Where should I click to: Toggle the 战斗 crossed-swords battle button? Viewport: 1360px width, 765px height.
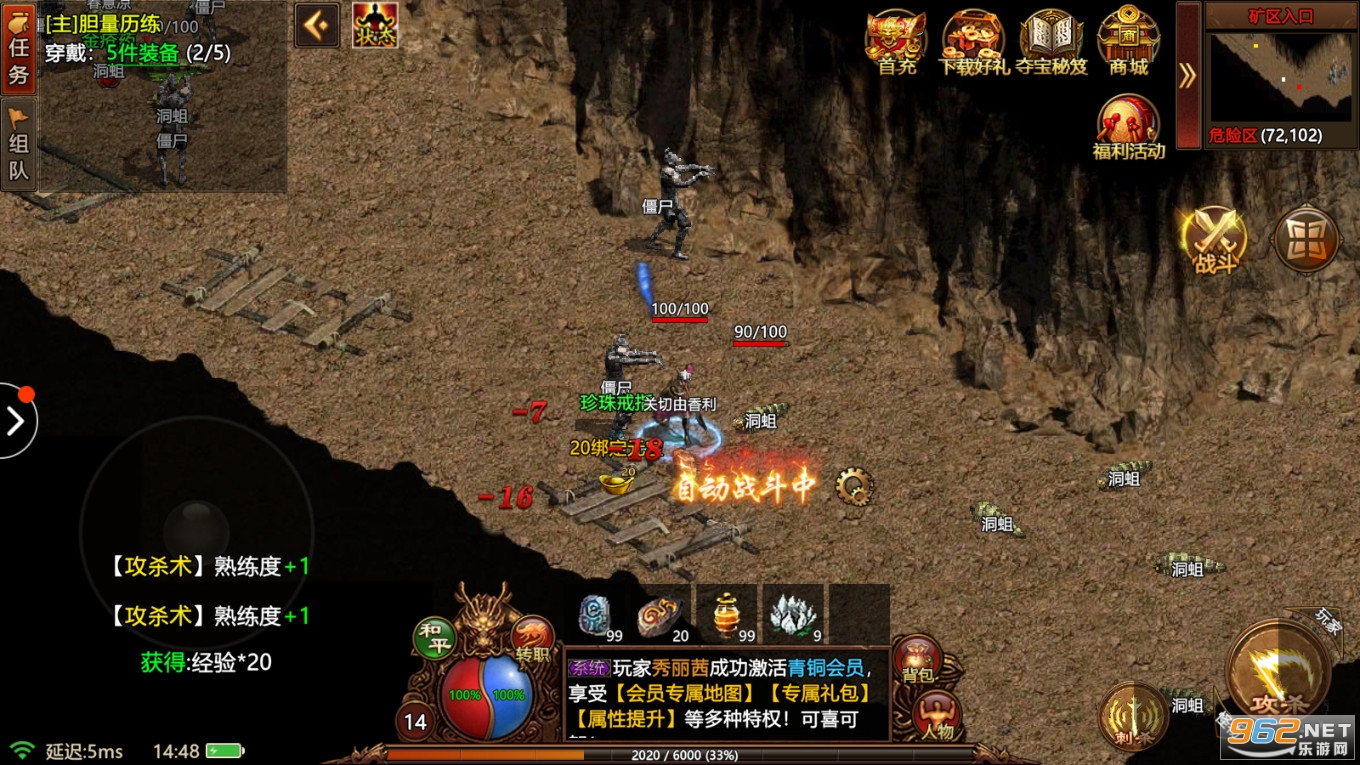pyautogui.click(x=1215, y=240)
